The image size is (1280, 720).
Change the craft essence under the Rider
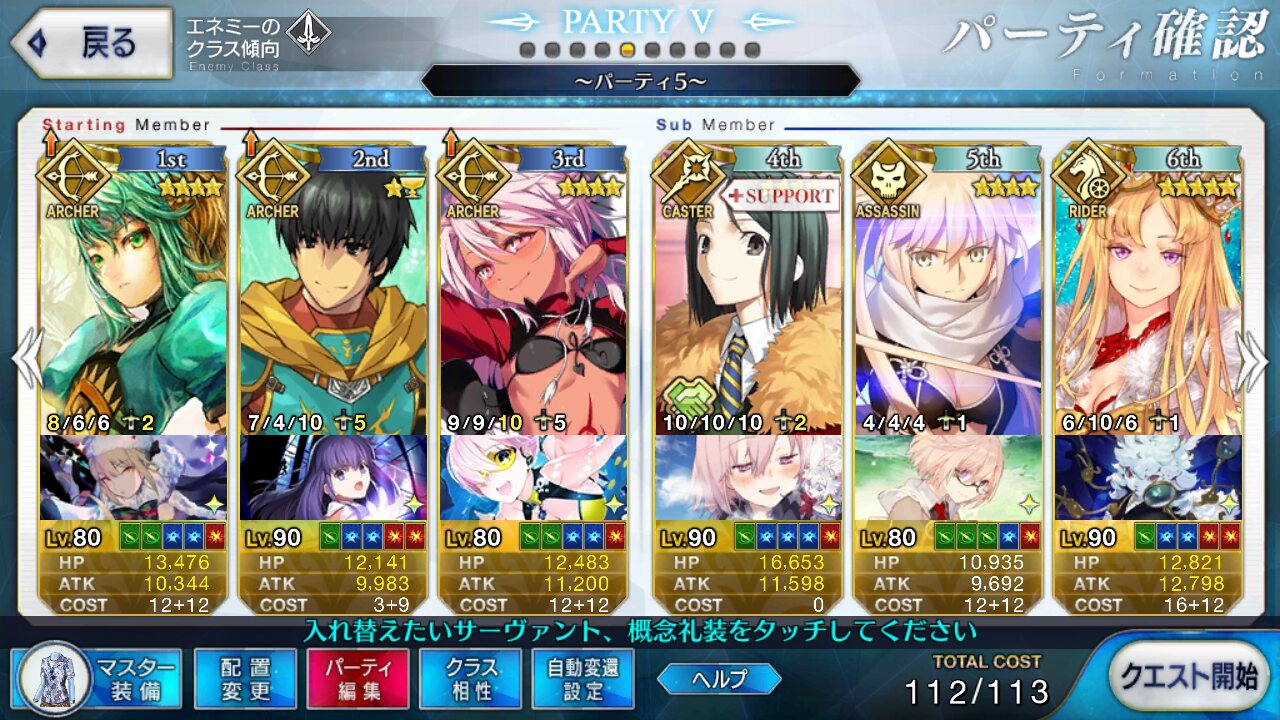click(x=1148, y=477)
